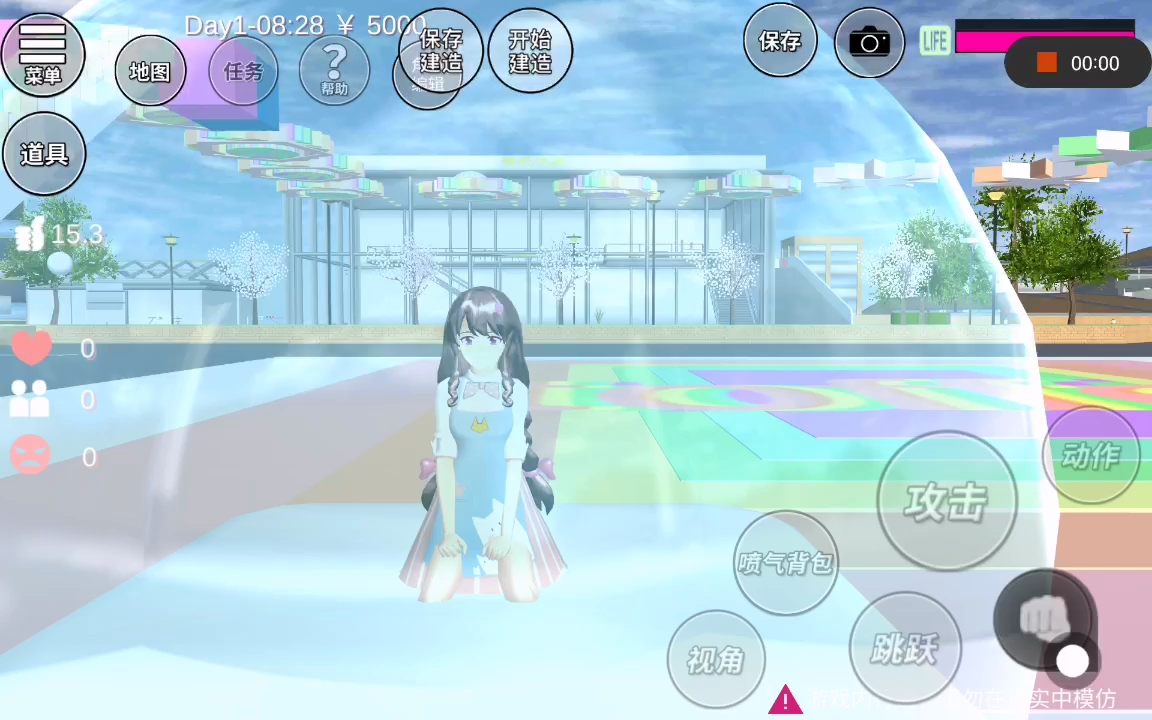The image size is (1152, 720).
Task: Show the 任务 quest list
Action: click(243, 71)
